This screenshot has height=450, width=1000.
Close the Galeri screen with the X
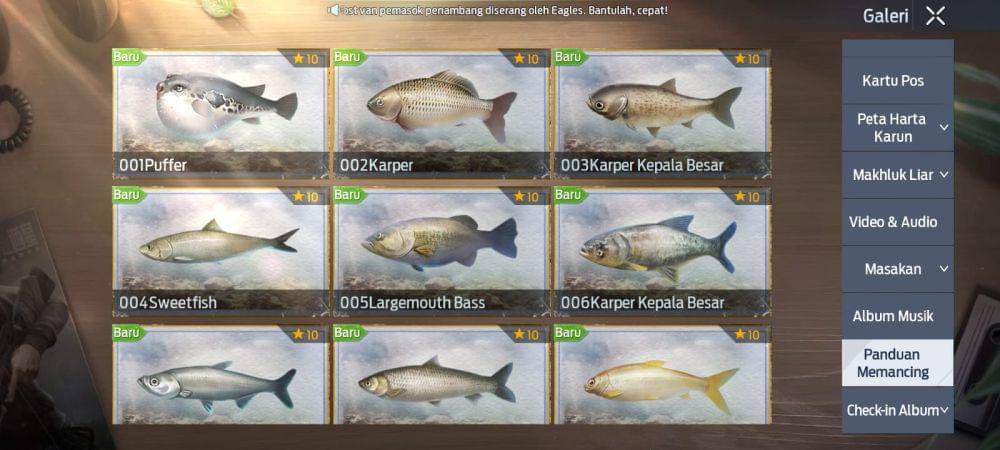935,15
